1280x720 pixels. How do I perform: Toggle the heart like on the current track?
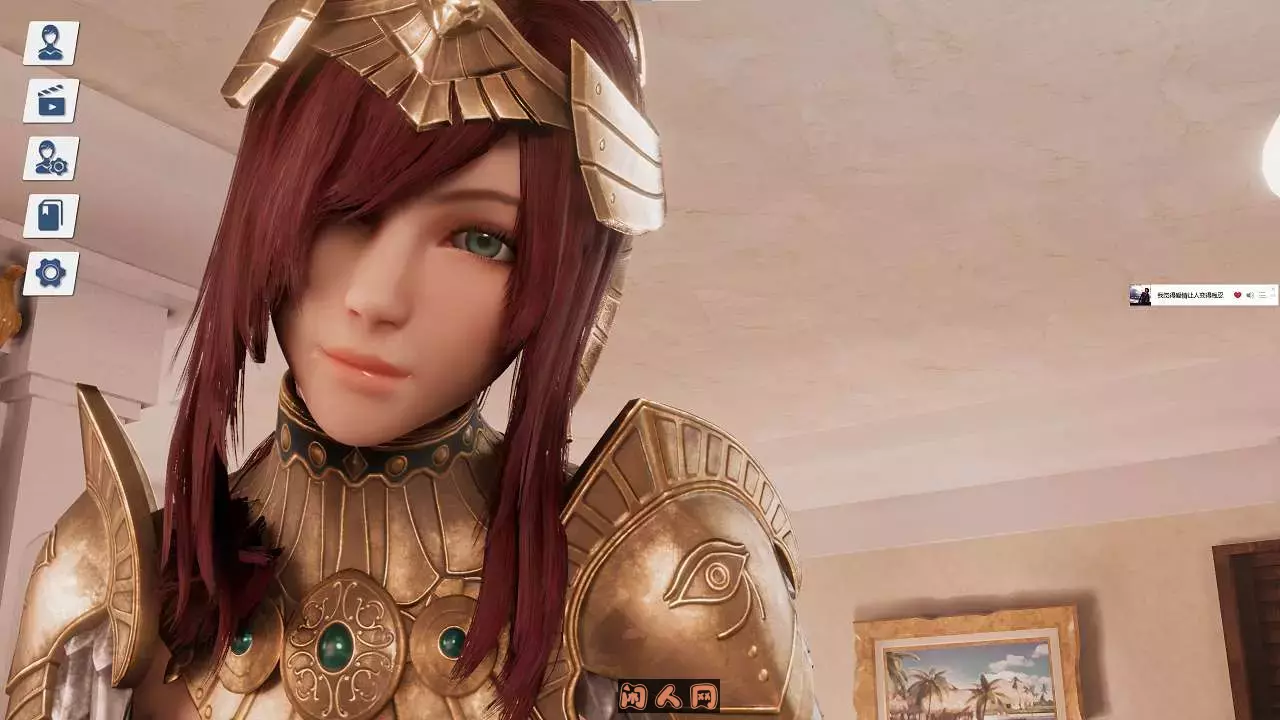pos(1238,295)
